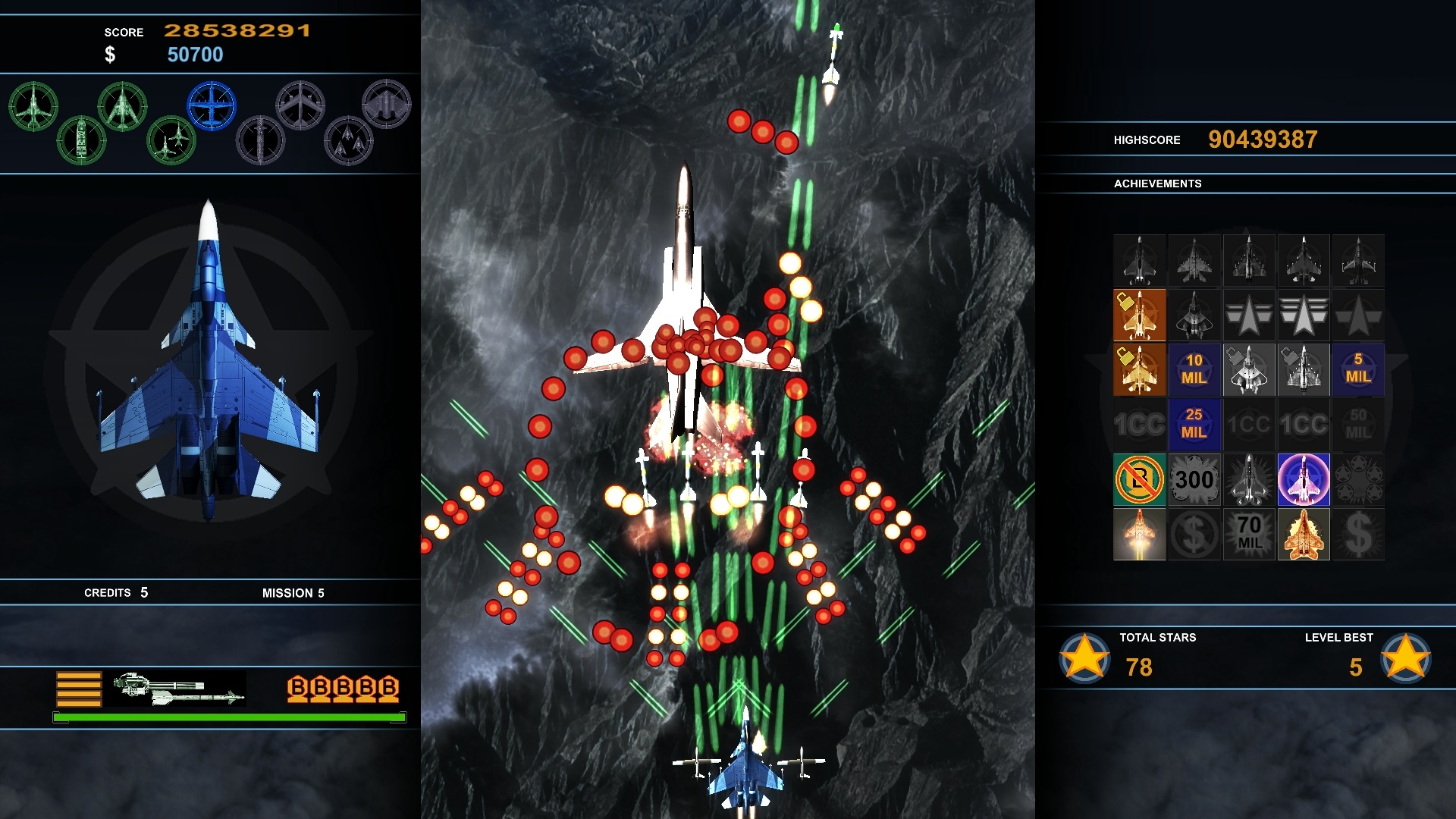
Task: Select the green delta-wing bomber target icon
Action: pos(123,106)
